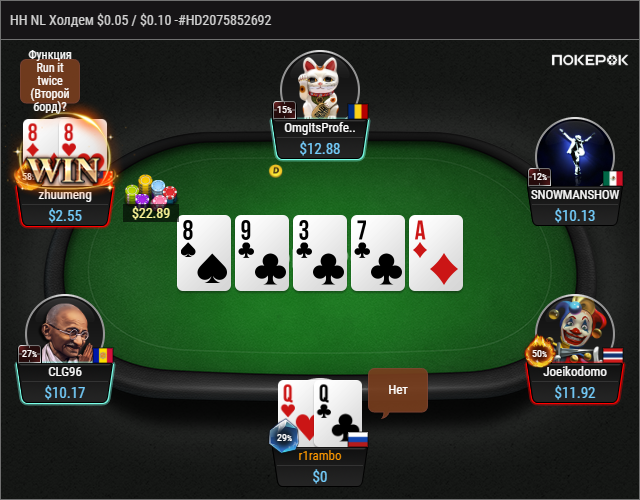Select SNOWMANSHOW's $10.13 name plate

tap(575, 205)
